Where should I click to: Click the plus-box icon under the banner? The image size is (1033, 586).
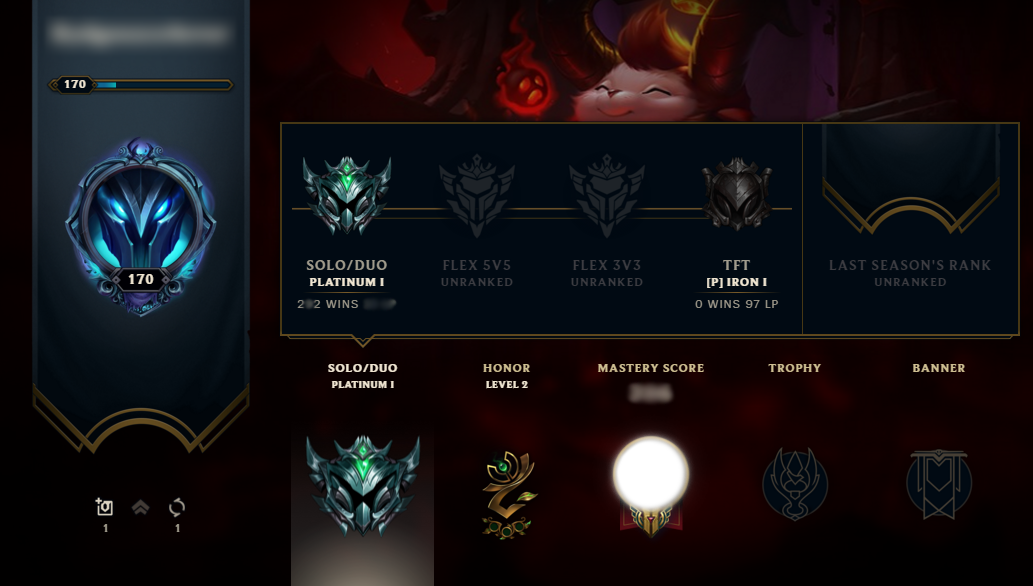[105, 508]
